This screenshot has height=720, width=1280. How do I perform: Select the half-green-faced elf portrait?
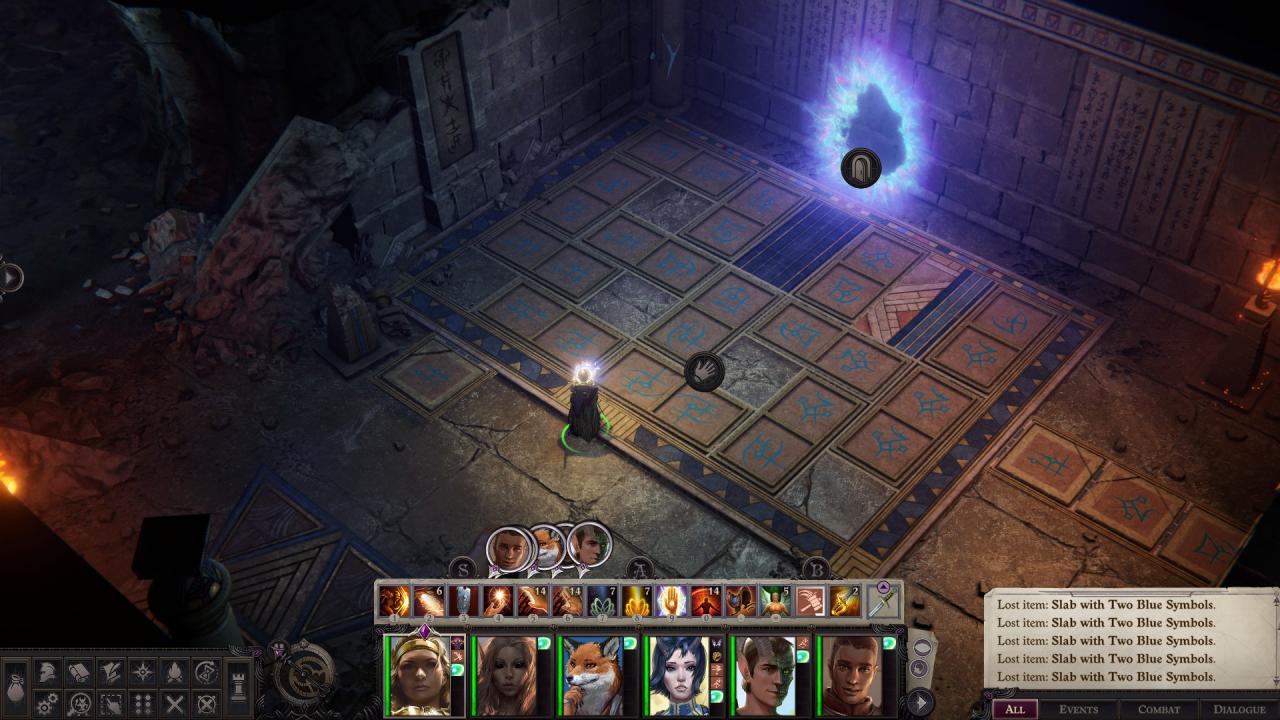pos(765,675)
